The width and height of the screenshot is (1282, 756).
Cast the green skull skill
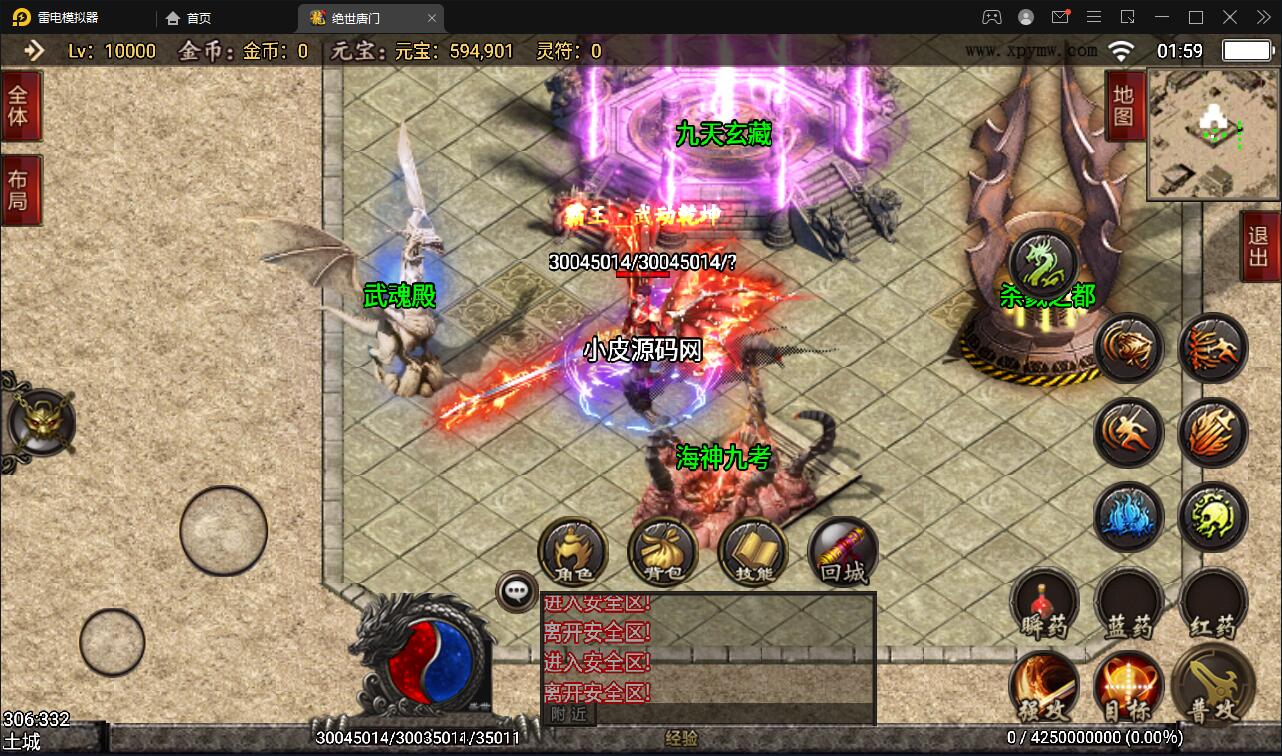pos(1213,516)
